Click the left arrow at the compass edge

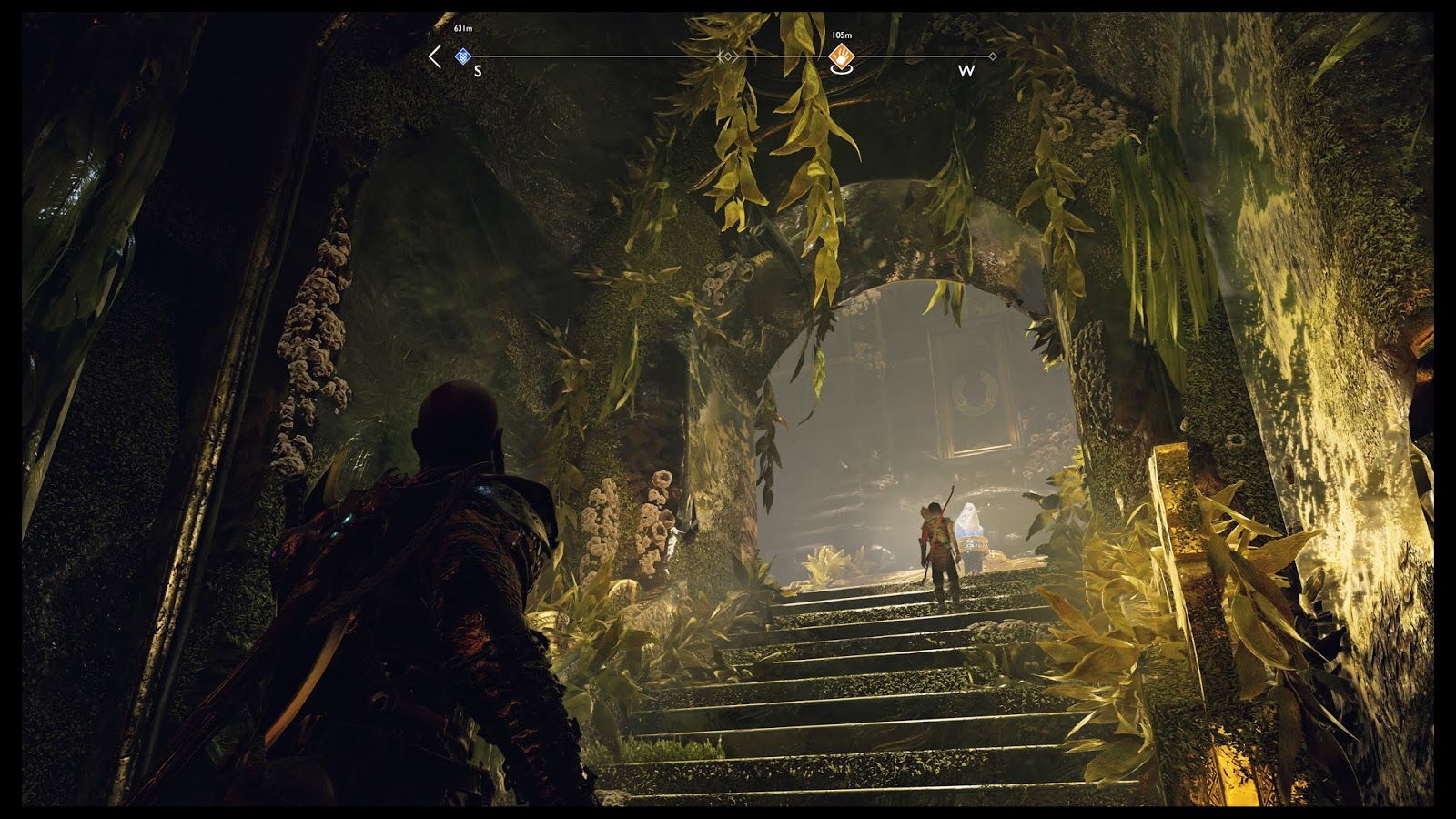[x=435, y=56]
